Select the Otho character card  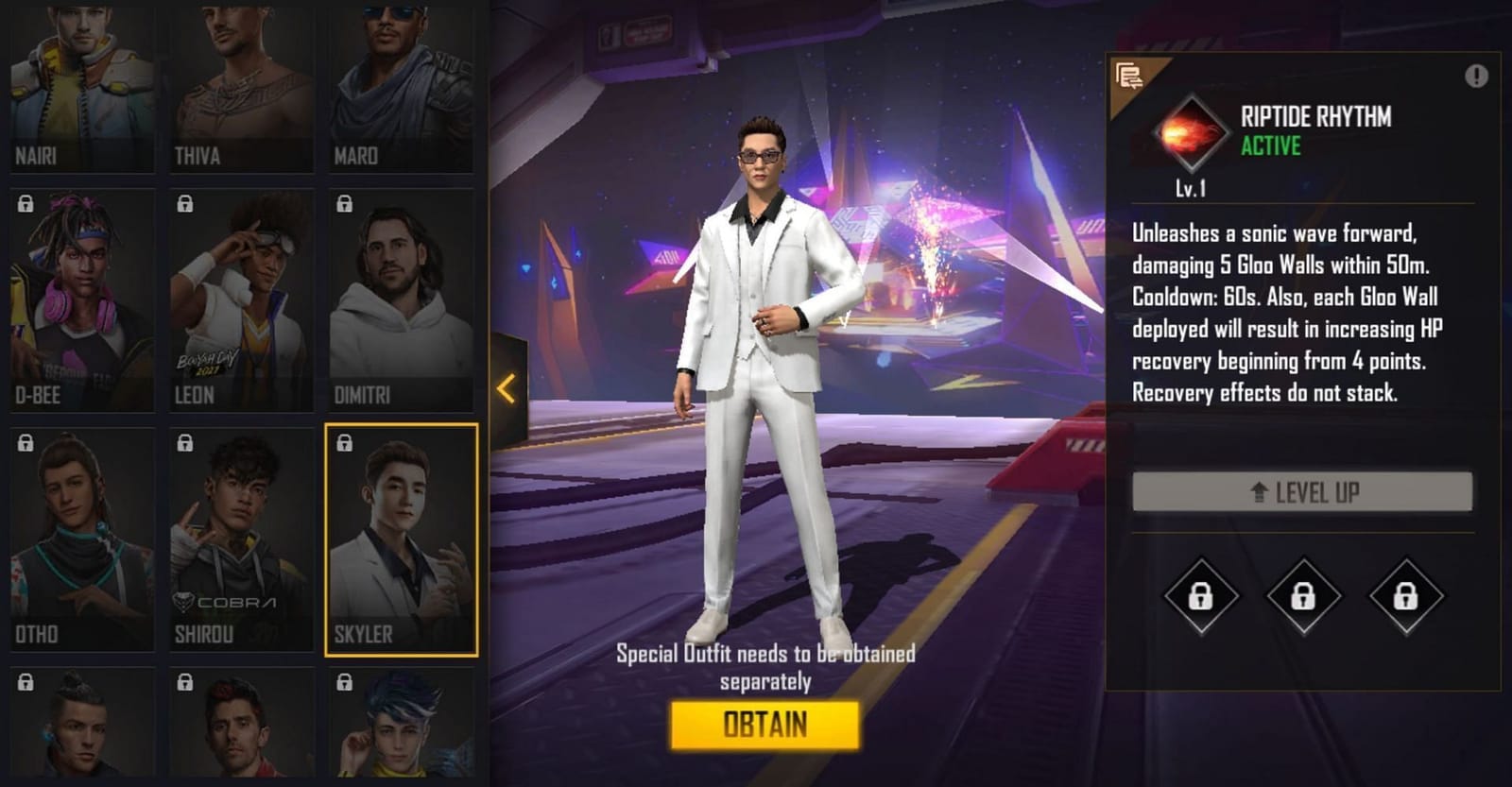point(80,539)
